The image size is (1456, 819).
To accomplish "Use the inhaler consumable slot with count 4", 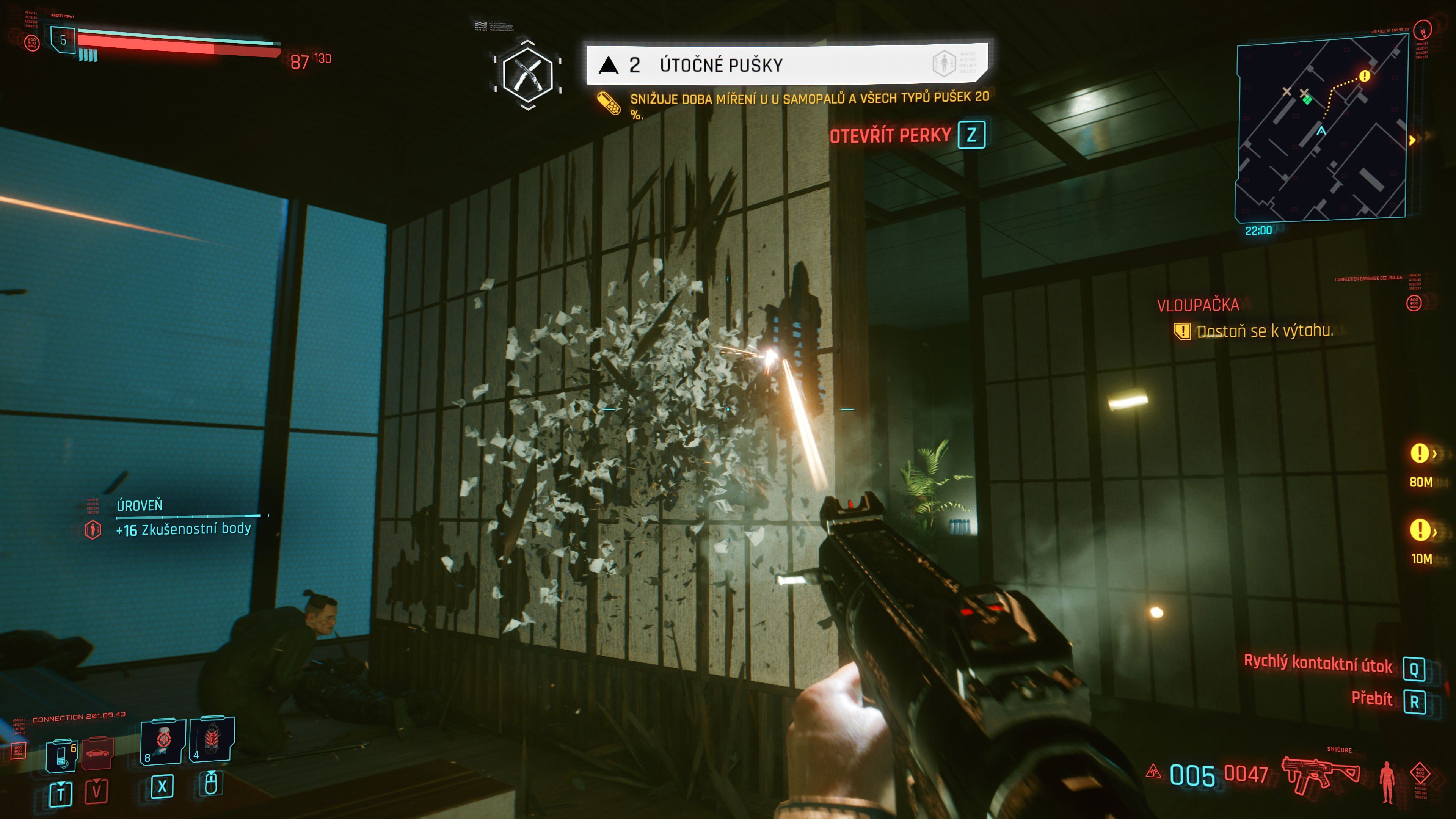I will click(x=212, y=739).
